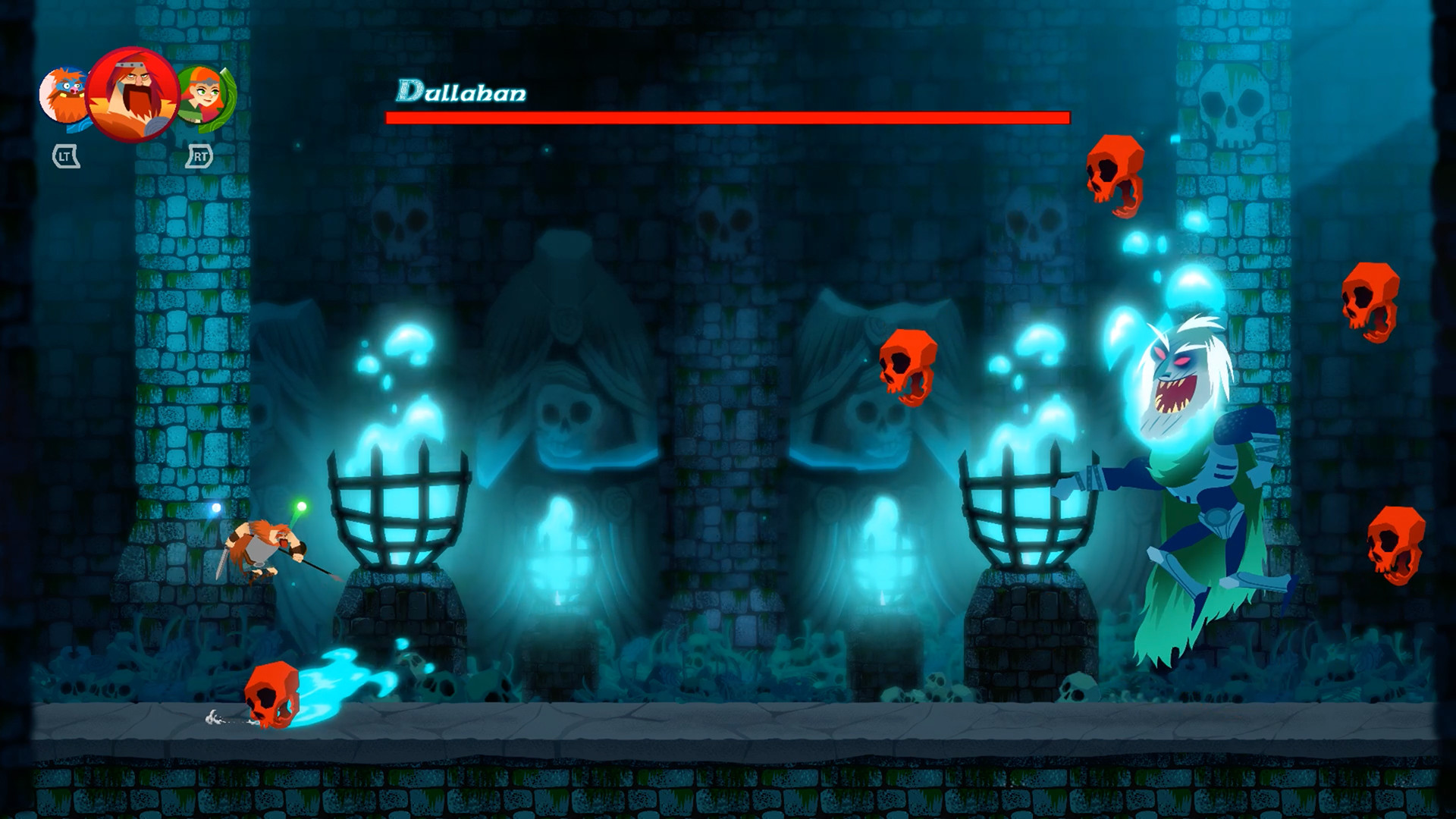Viewport: 1456px width, 819px height.
Task: Click the red skull floating mid-screen
Action: point(907,366)
